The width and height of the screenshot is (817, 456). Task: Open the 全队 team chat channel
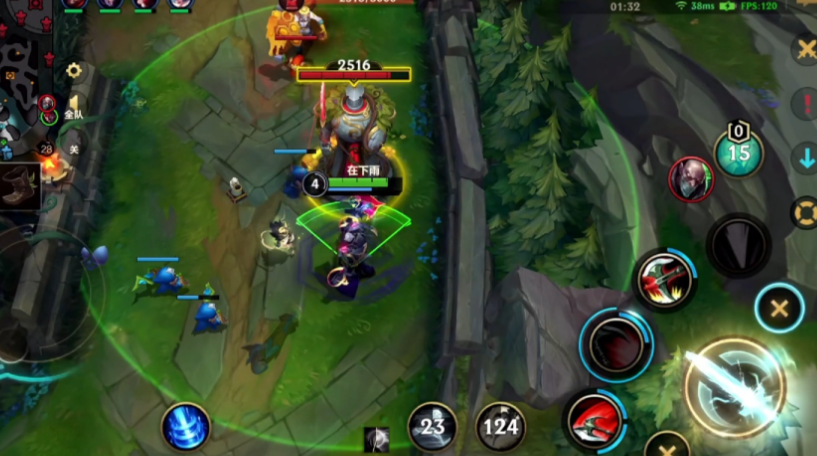[x=73, y=115]
